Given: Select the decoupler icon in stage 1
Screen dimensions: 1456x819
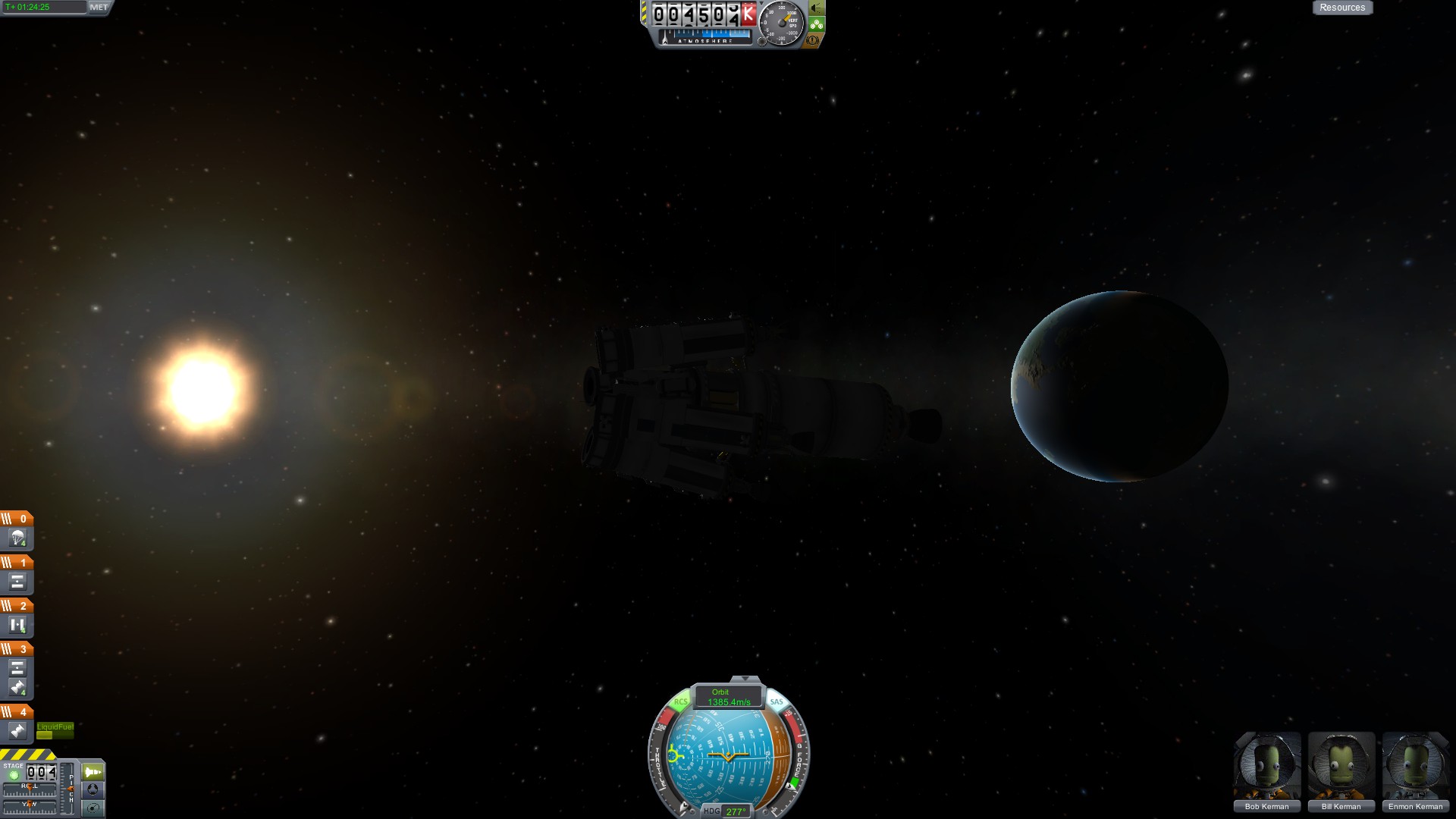Looking at the screenshot, I should 17,582.
